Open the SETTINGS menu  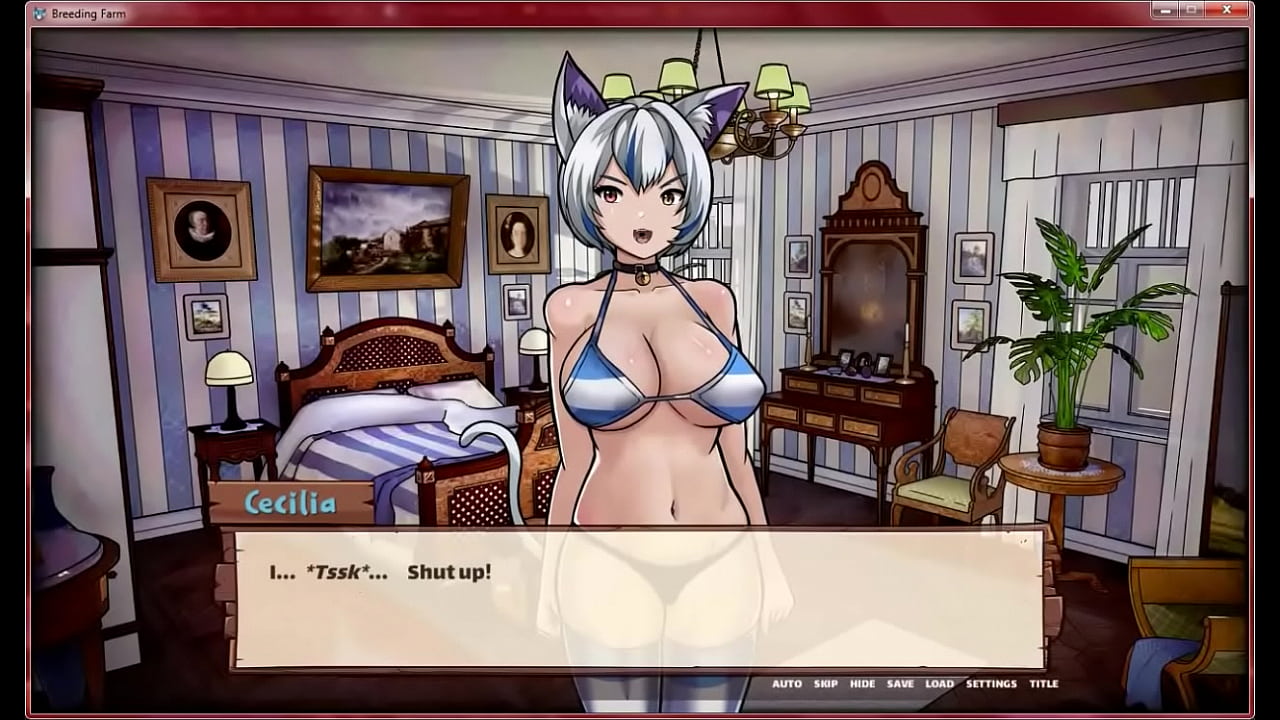(991, 684)
